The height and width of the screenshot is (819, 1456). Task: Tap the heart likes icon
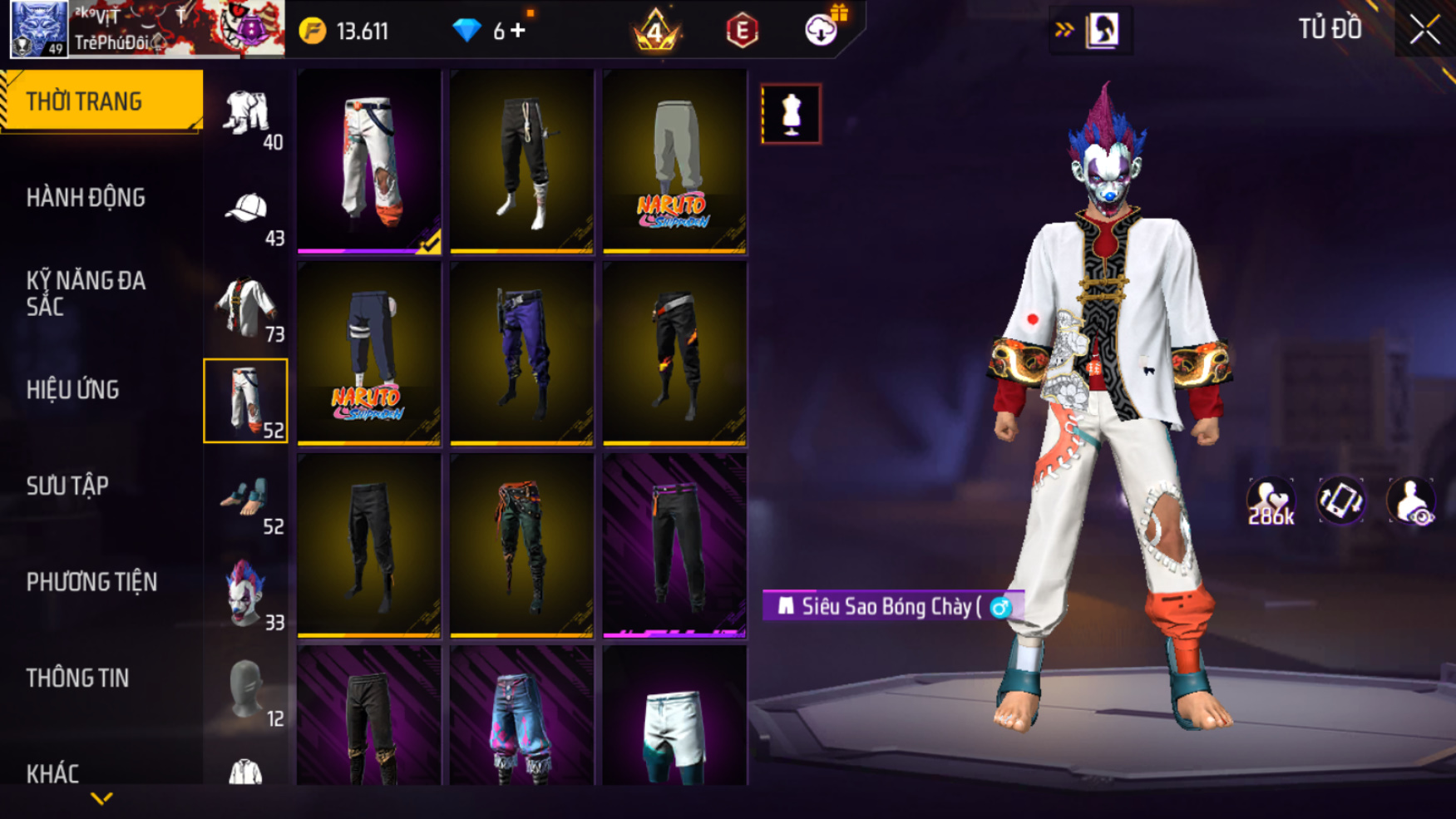[1270, 501]
